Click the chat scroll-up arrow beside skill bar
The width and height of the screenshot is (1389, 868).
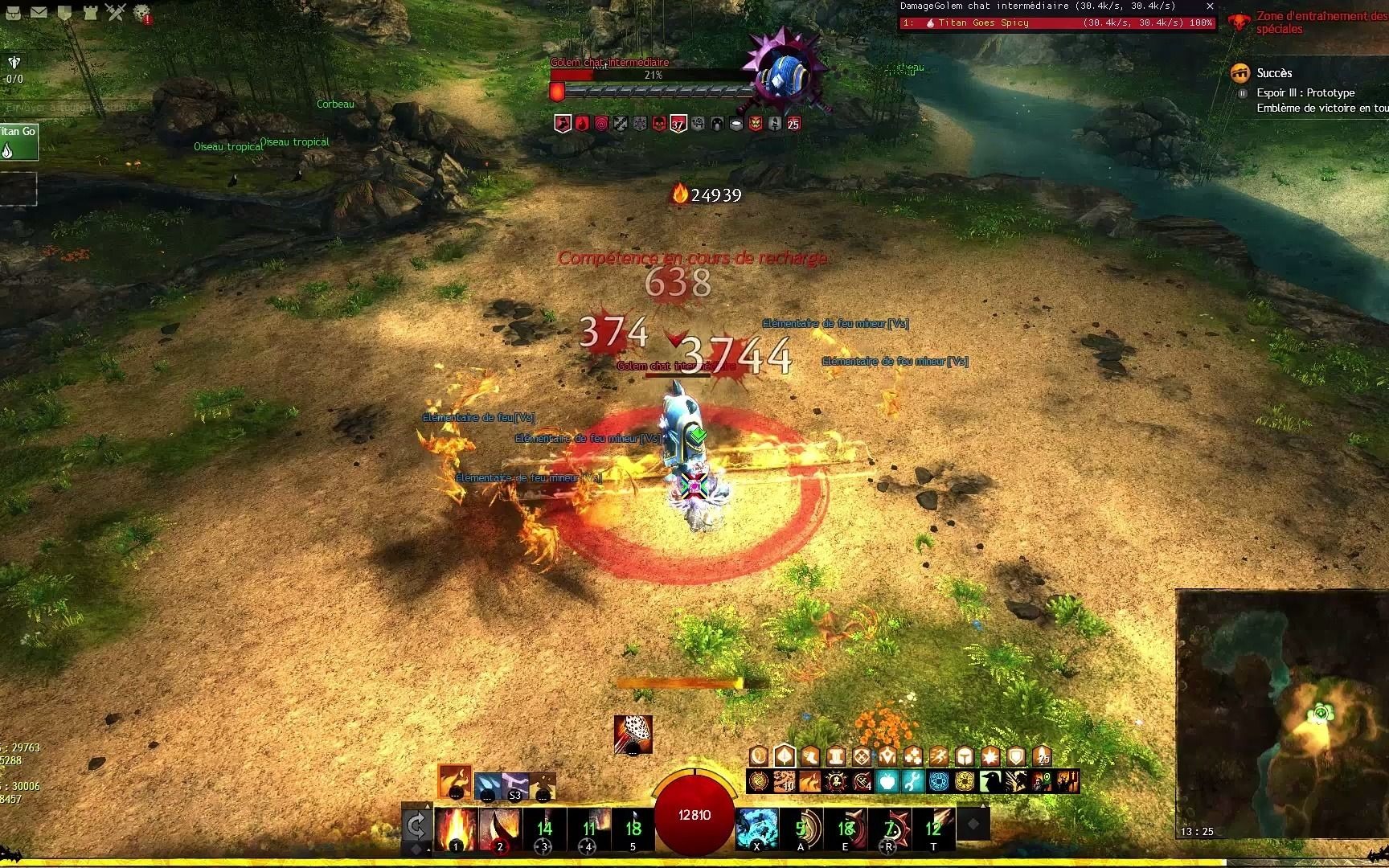[x=429, y=805]
